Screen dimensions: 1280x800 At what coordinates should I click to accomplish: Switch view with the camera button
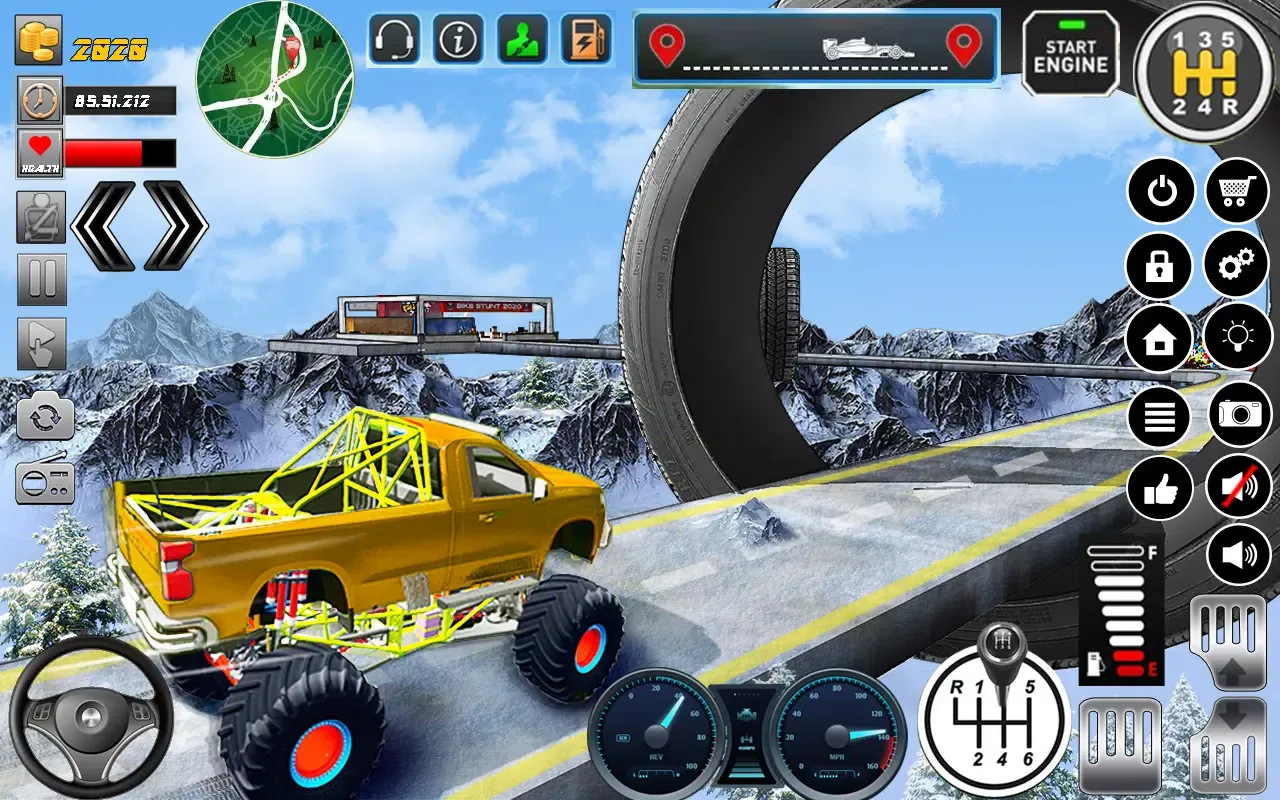tap(1240, 414)
